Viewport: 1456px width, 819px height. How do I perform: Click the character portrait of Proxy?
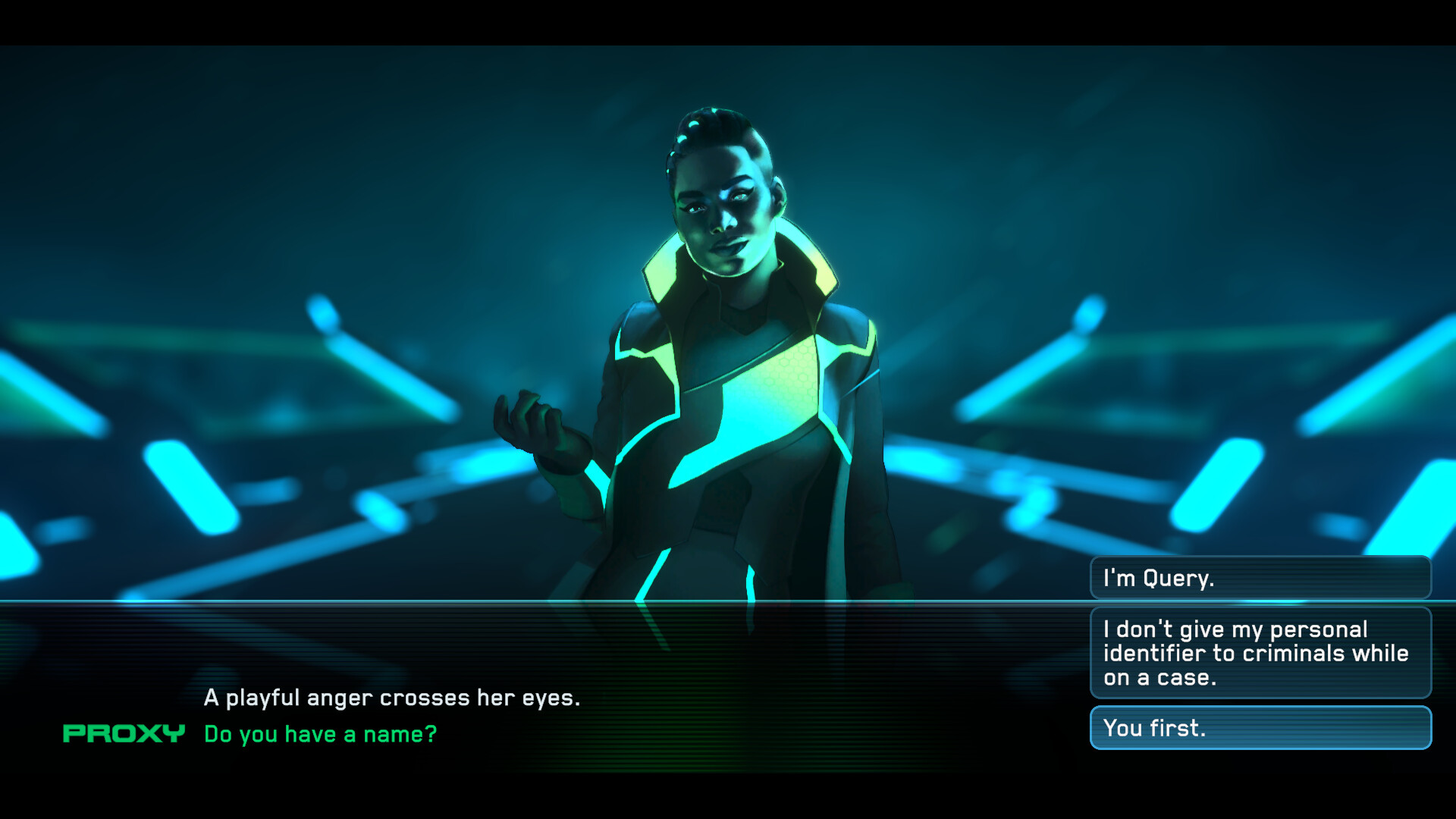tap(728, 341)
